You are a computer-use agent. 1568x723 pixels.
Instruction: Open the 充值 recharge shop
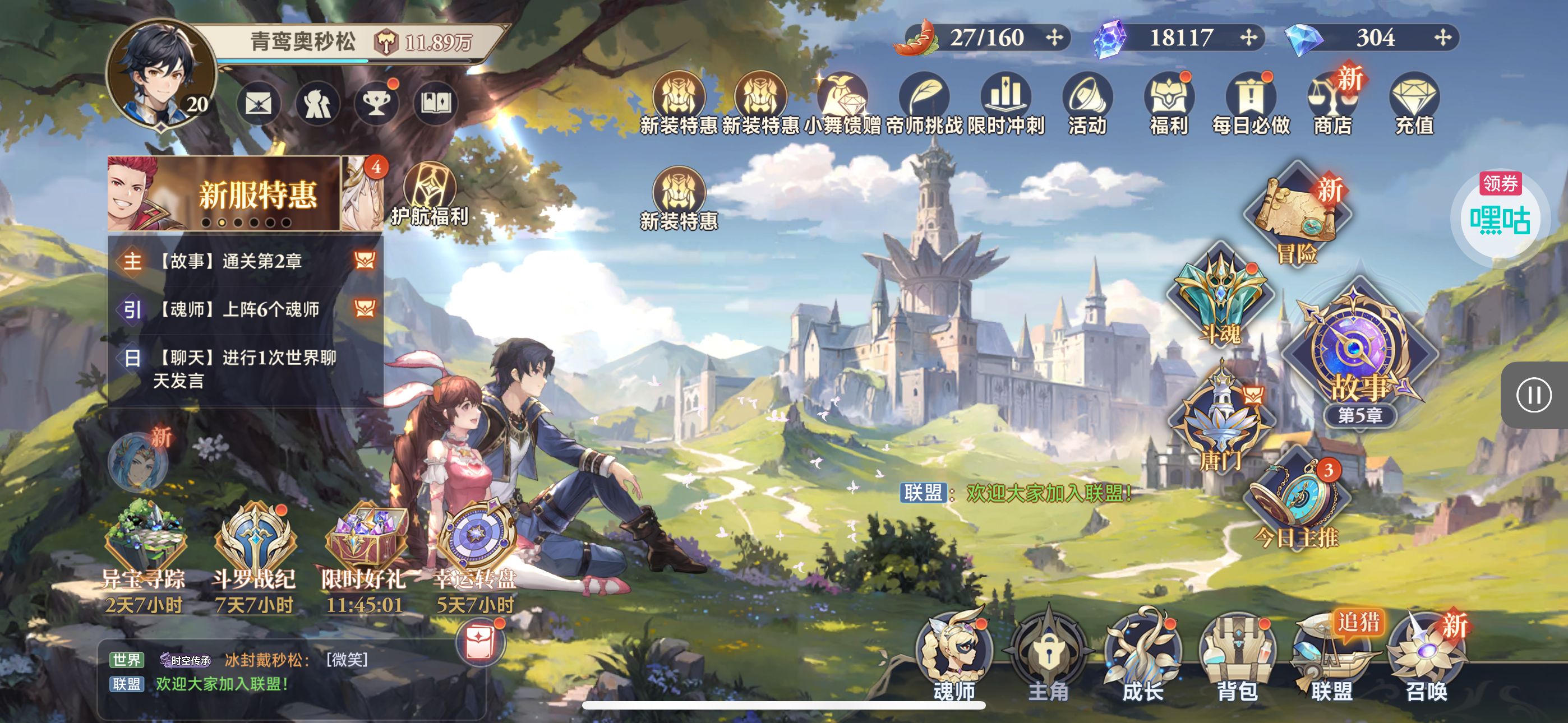click(1414, 104)
